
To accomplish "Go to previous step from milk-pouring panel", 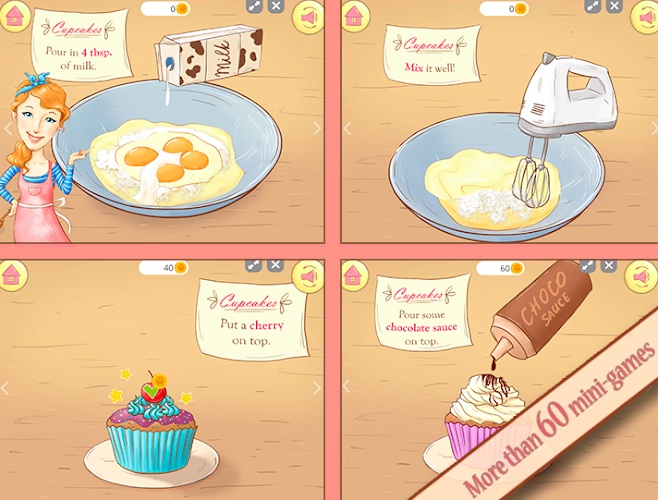I will click(x=8, y=128).
